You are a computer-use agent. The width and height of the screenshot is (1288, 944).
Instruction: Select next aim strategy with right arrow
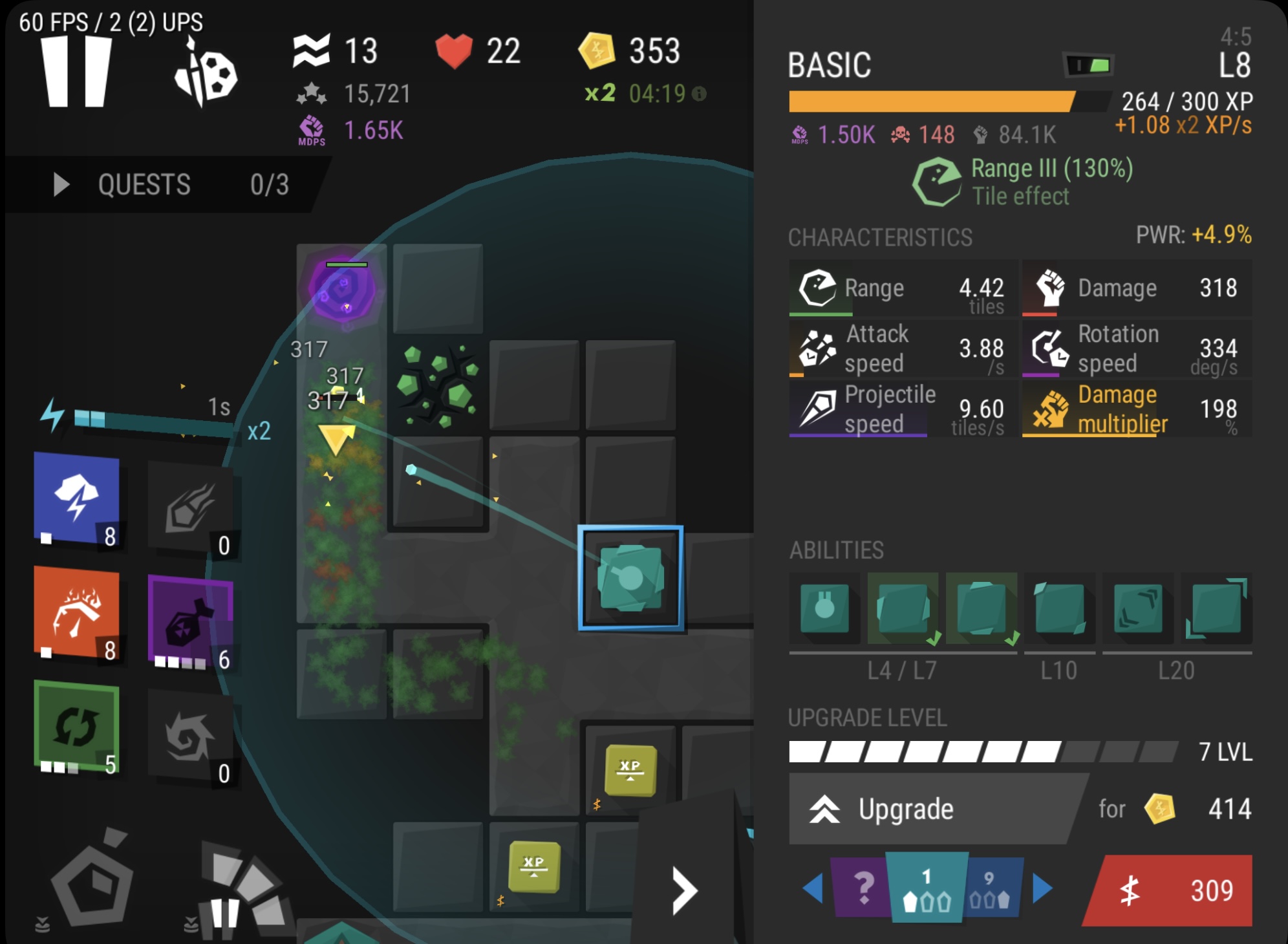click(1042, 888)
